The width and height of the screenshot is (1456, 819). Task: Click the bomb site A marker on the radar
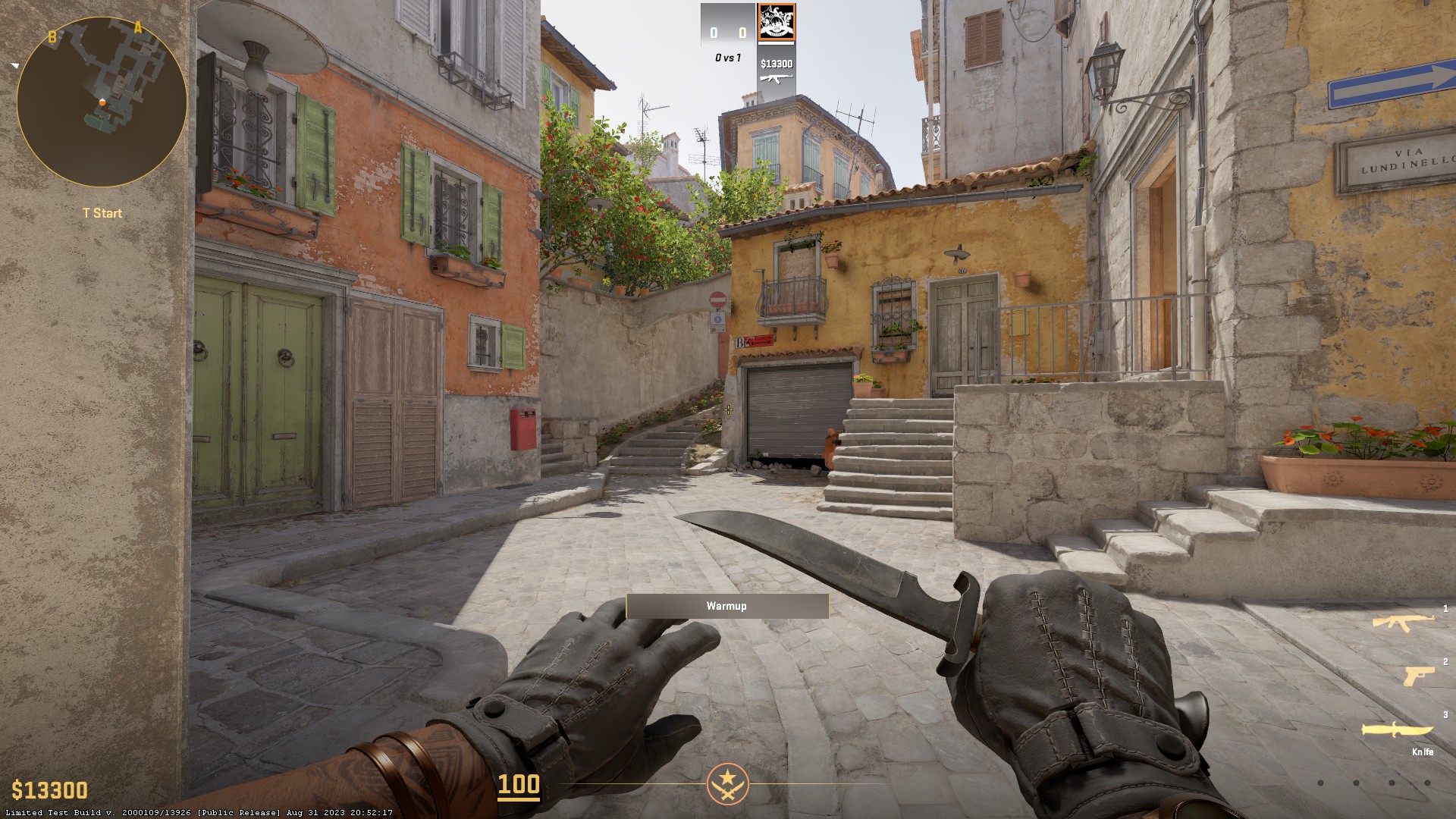coord(137,27)
